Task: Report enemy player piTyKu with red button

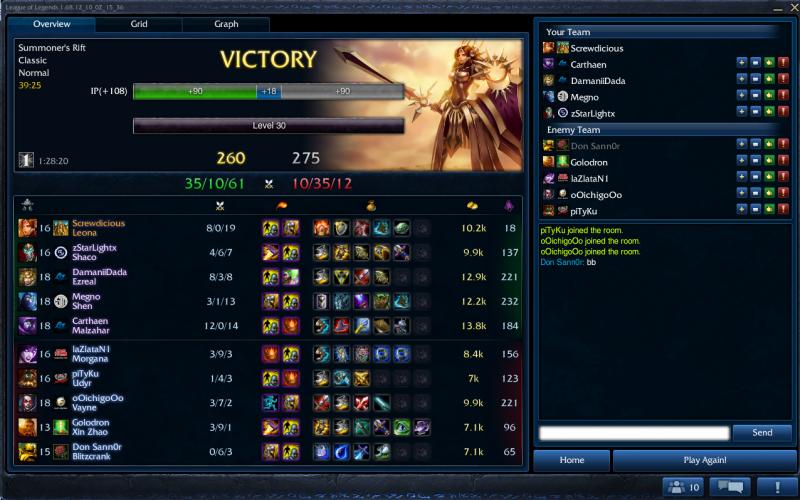Action: click(x=783, y=210)
